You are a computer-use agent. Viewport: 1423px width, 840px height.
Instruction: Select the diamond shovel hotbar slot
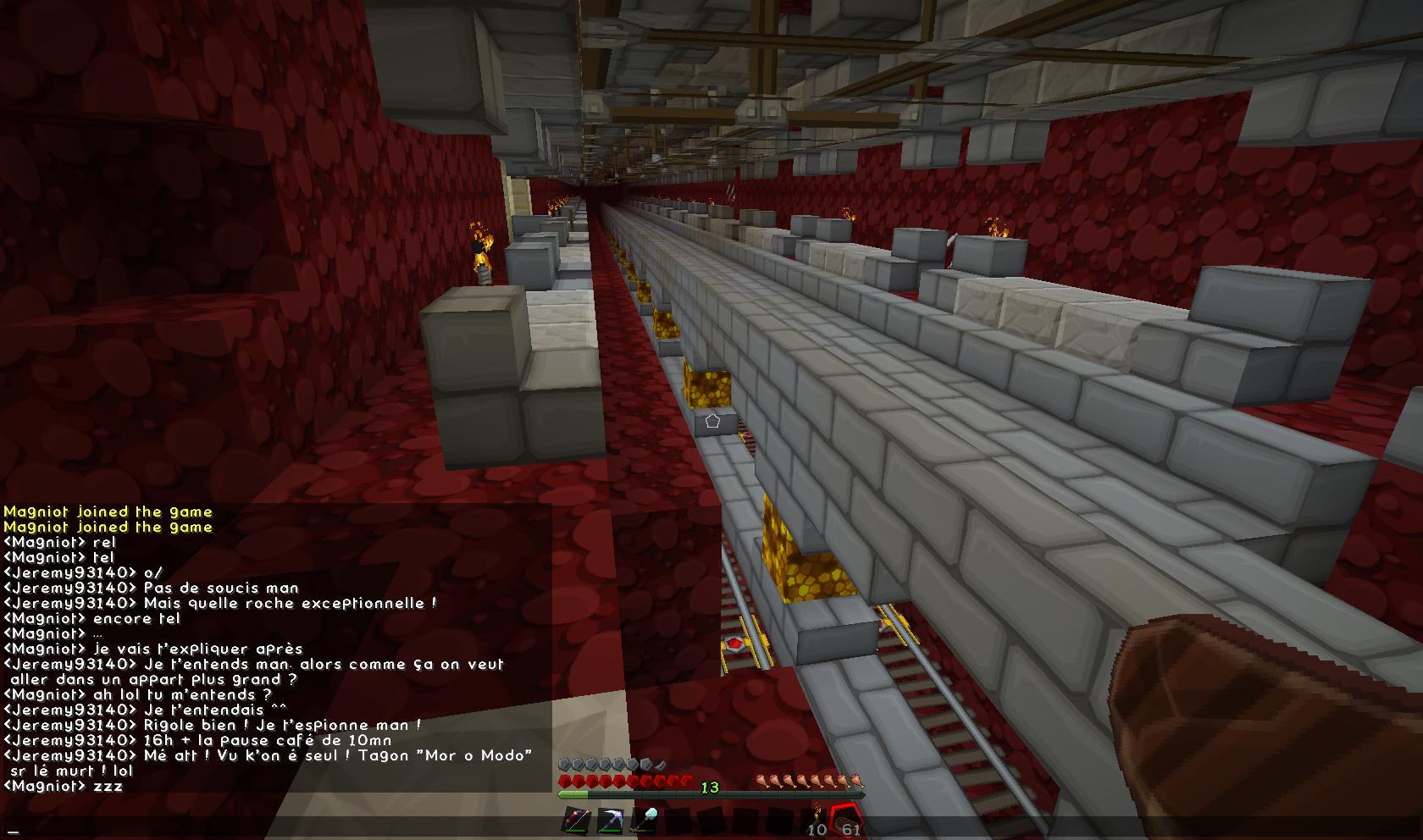pos(644,821)
